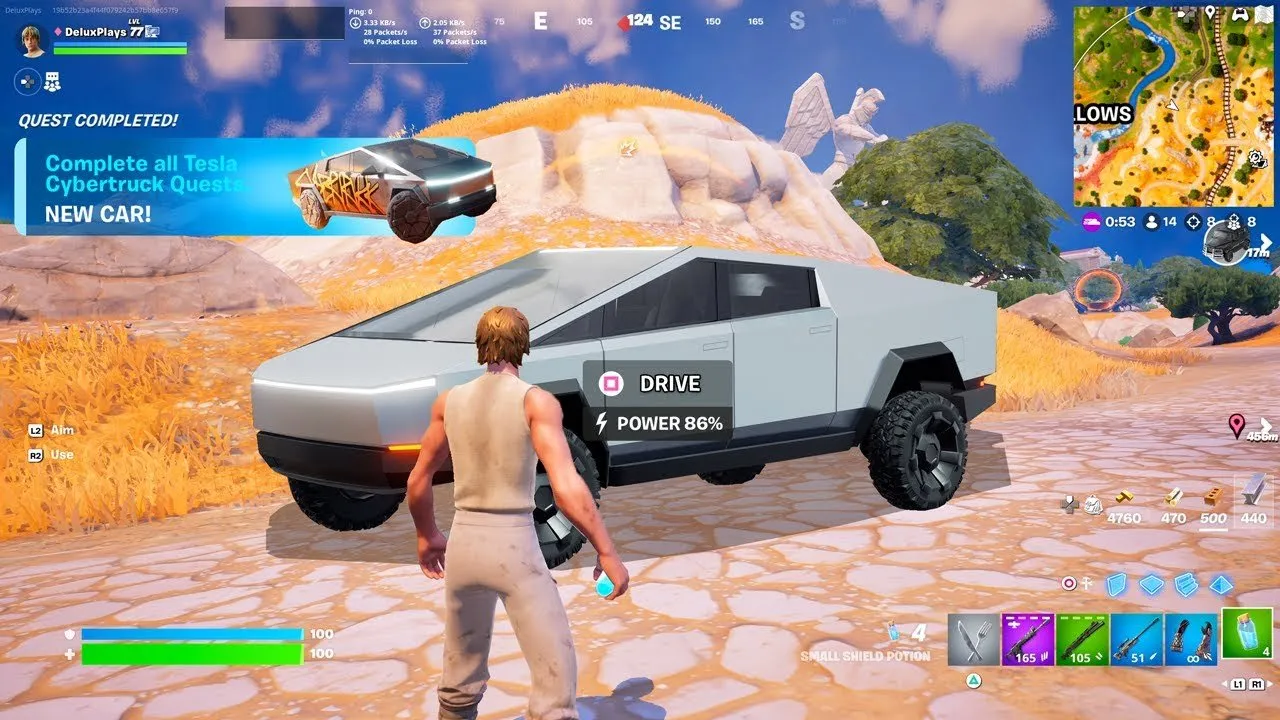
Task: Select the wall build piece icon
Action: pos(1117,585)
